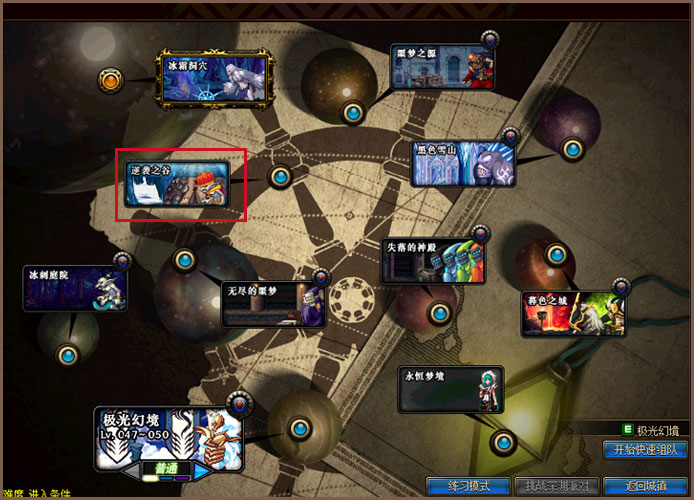Select the 逆袭之谷 dungeon card
Image resolution: width=694 pixels, height=500 pixels.
point(180,184)
